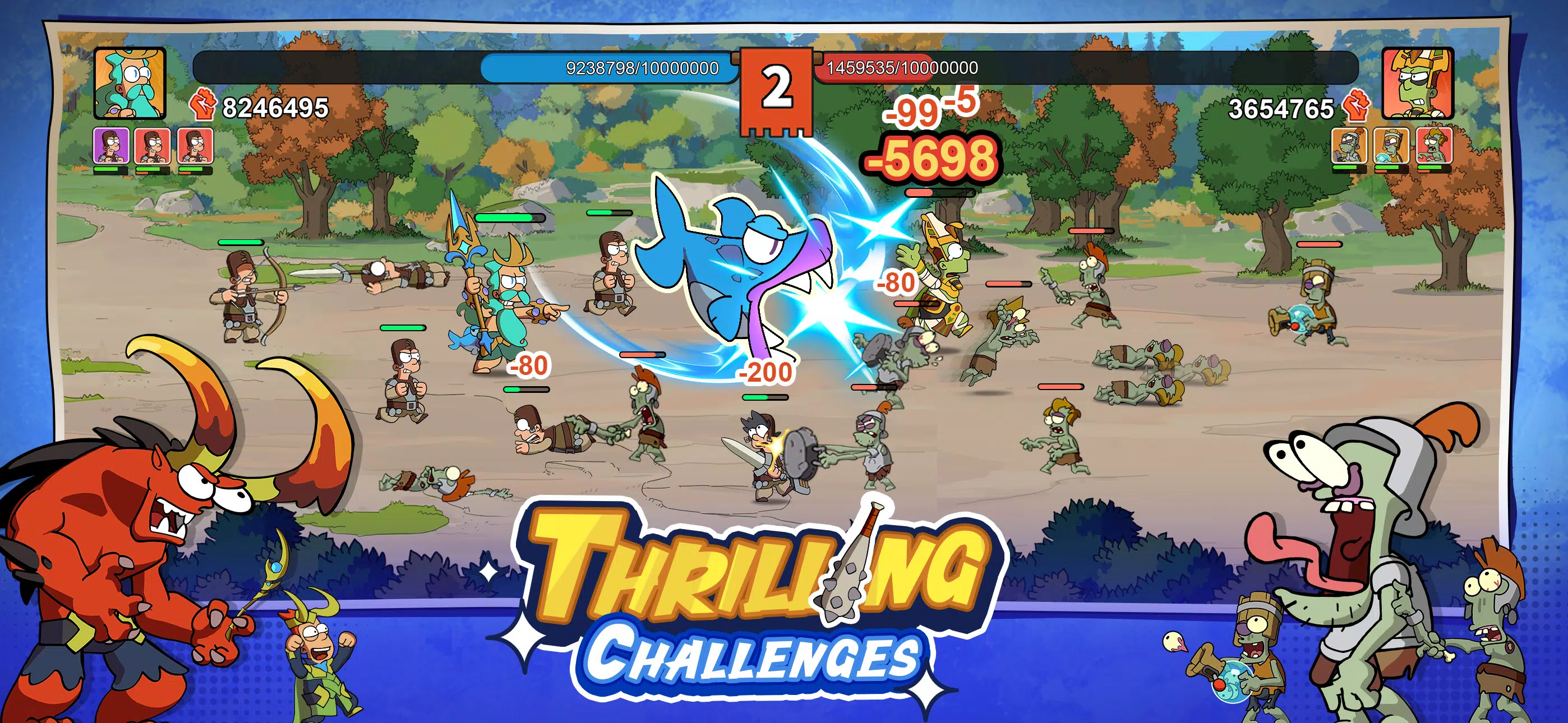The image size is (1568, 723).
Task: Tap the rightmost warrior unit slot
Action: coord(196,146)
